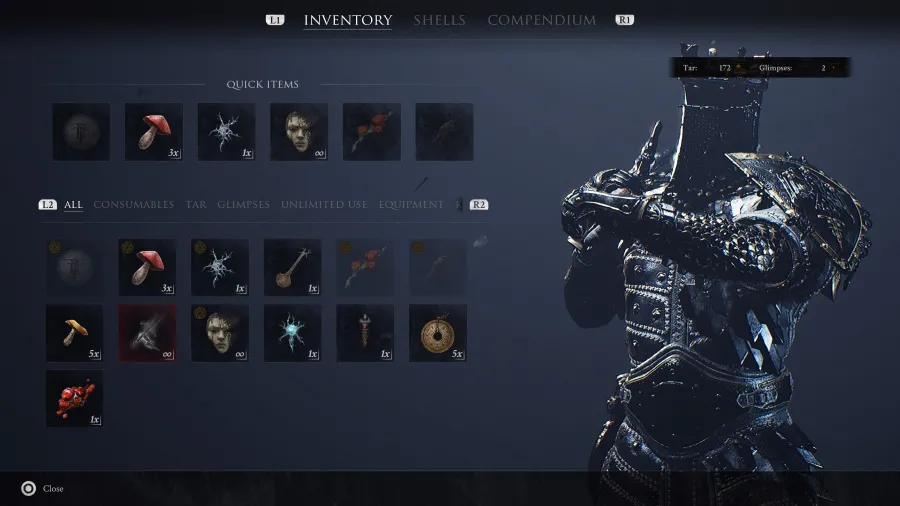Select the glowing blue orb item
This screenshot has width=900, height=506.
point(292,333)
